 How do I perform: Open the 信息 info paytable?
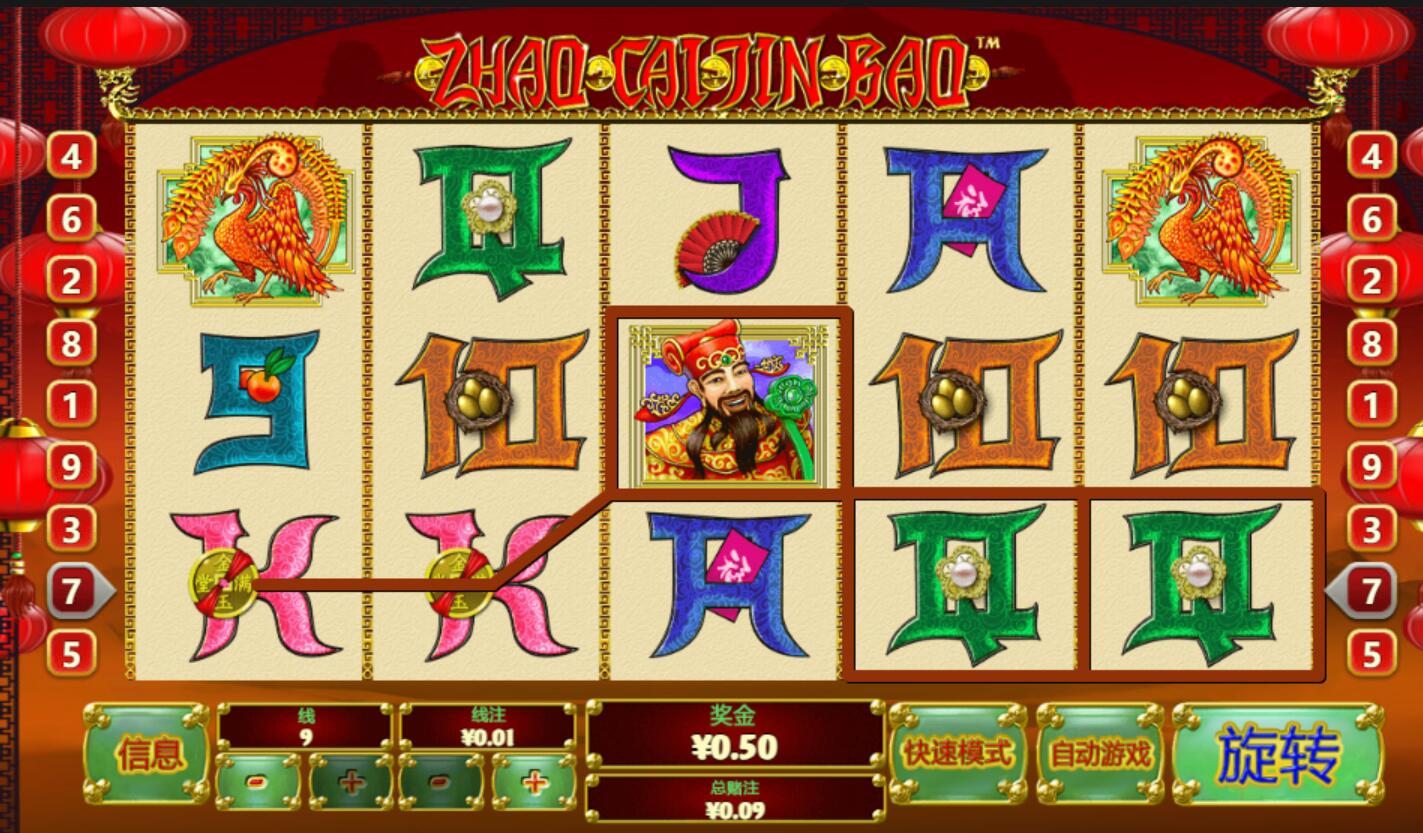point(148,754)
